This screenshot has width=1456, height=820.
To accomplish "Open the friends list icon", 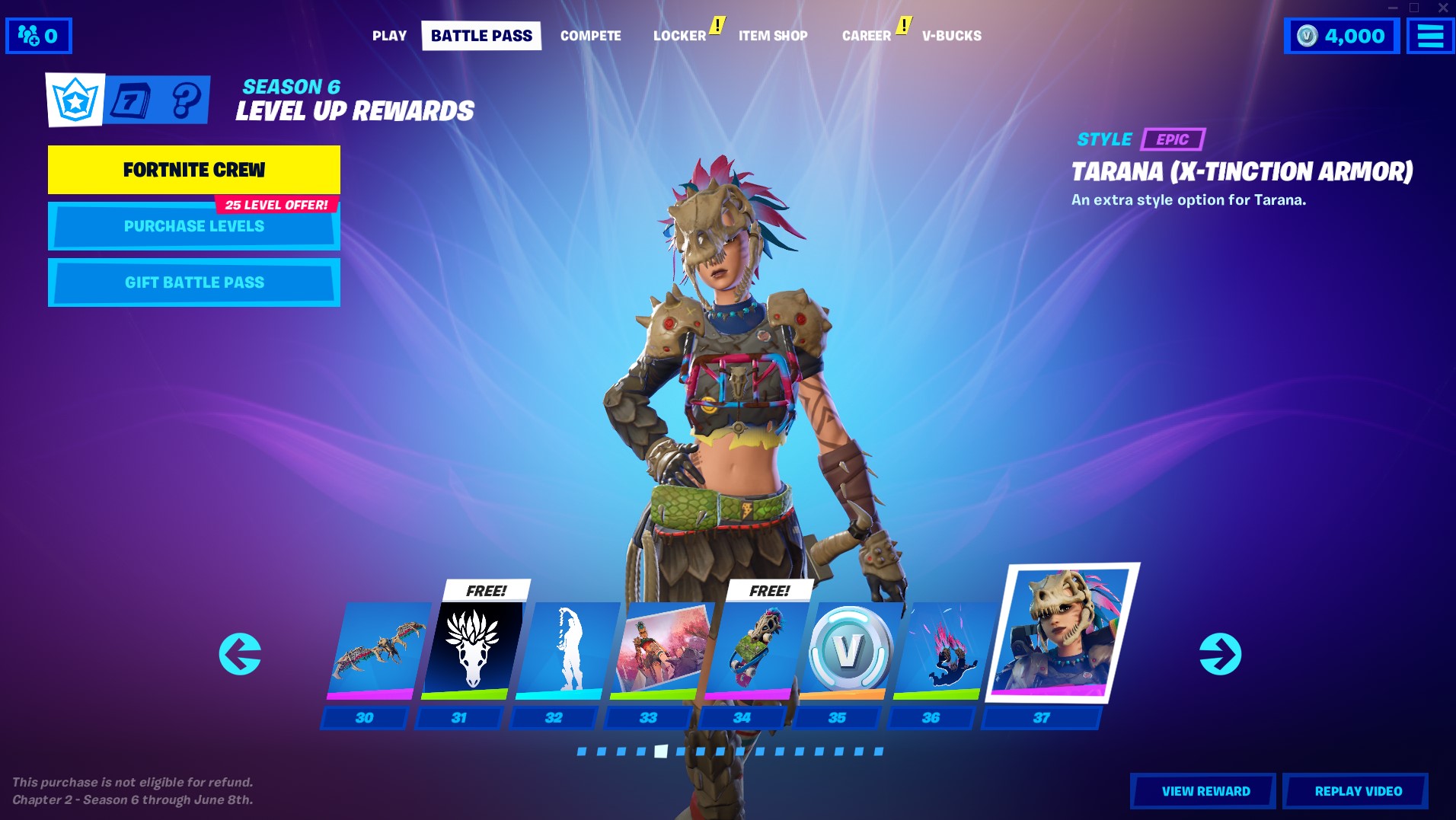I will 38,36.
